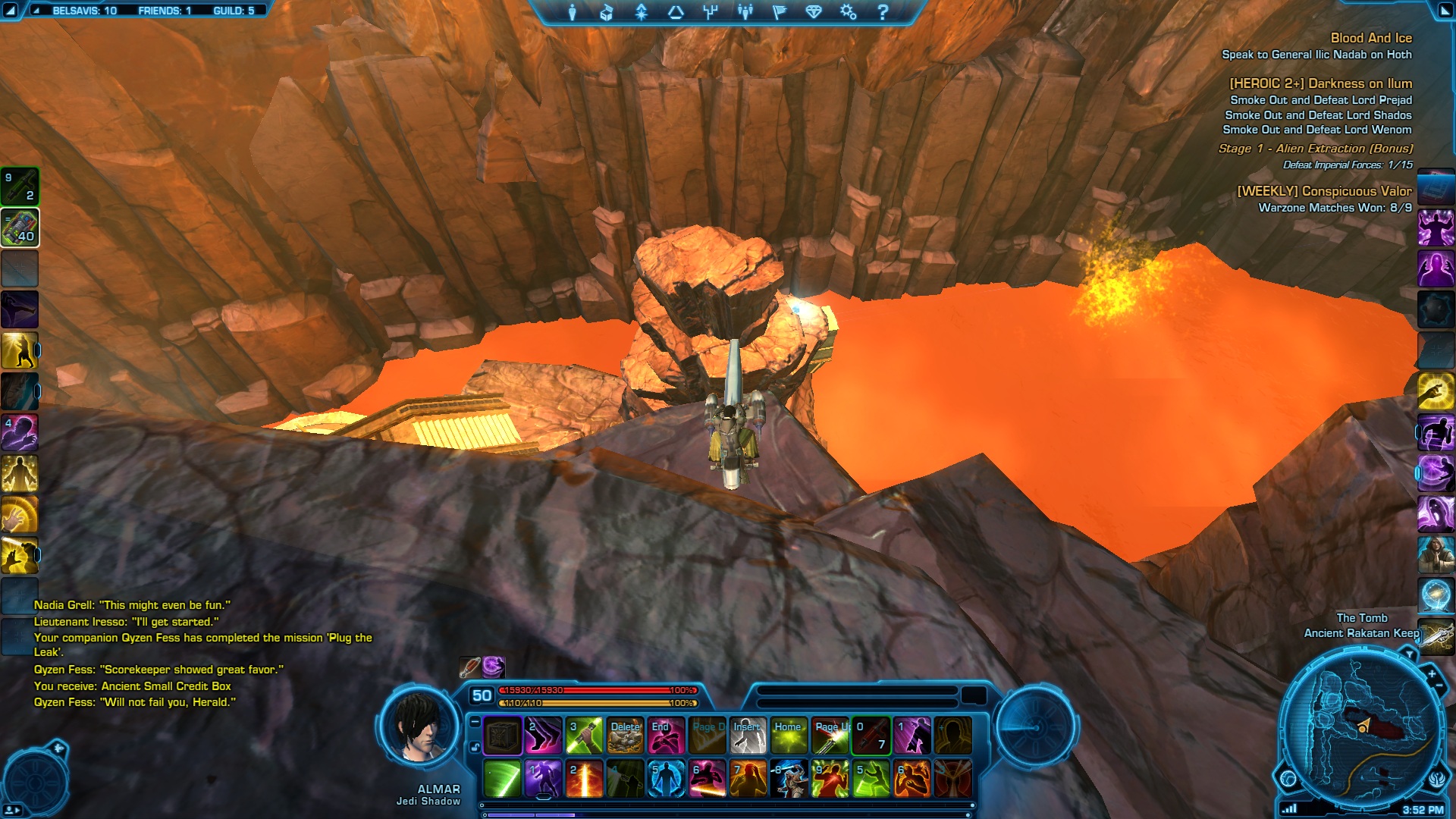Screen dimensions: 1456x819
Task: Open the diamond-shaped gem icon in top menu
Action: pos(814,12)
